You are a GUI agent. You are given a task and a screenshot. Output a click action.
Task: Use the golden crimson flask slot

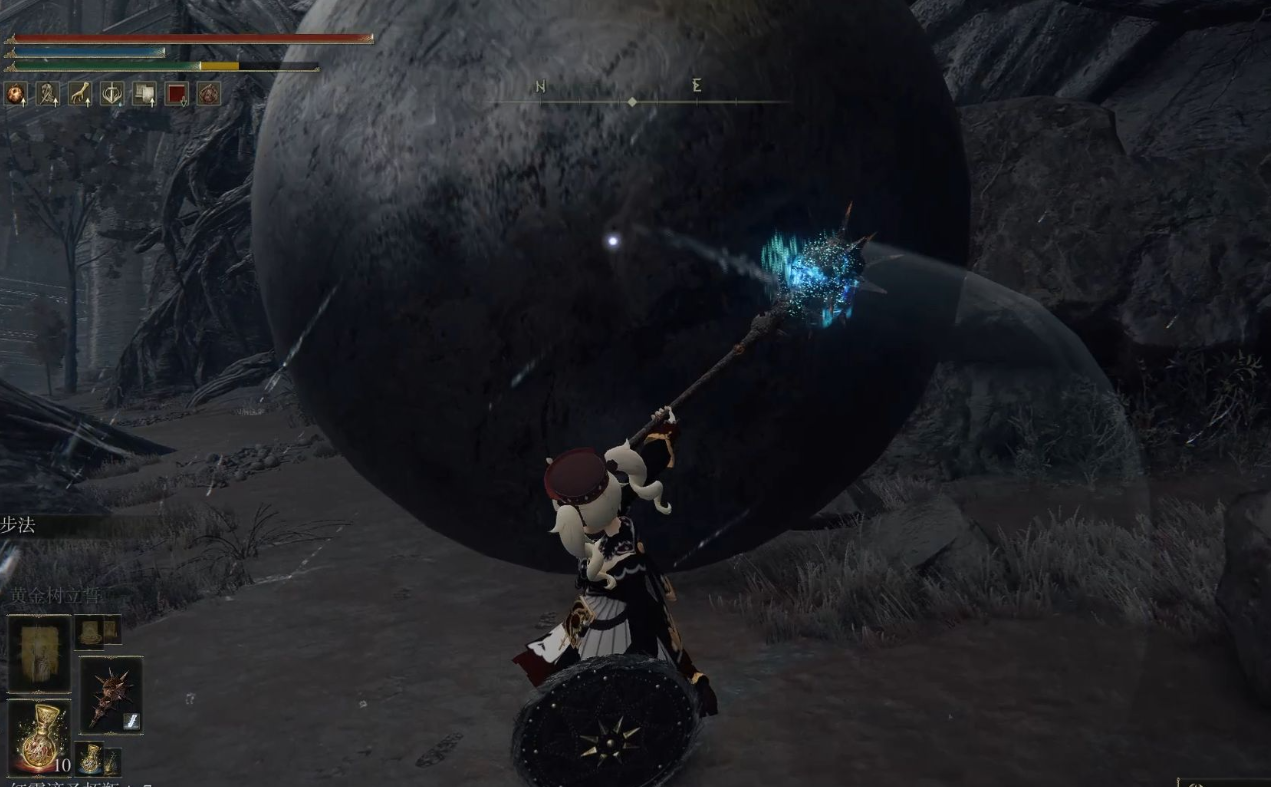click(40, 737)
